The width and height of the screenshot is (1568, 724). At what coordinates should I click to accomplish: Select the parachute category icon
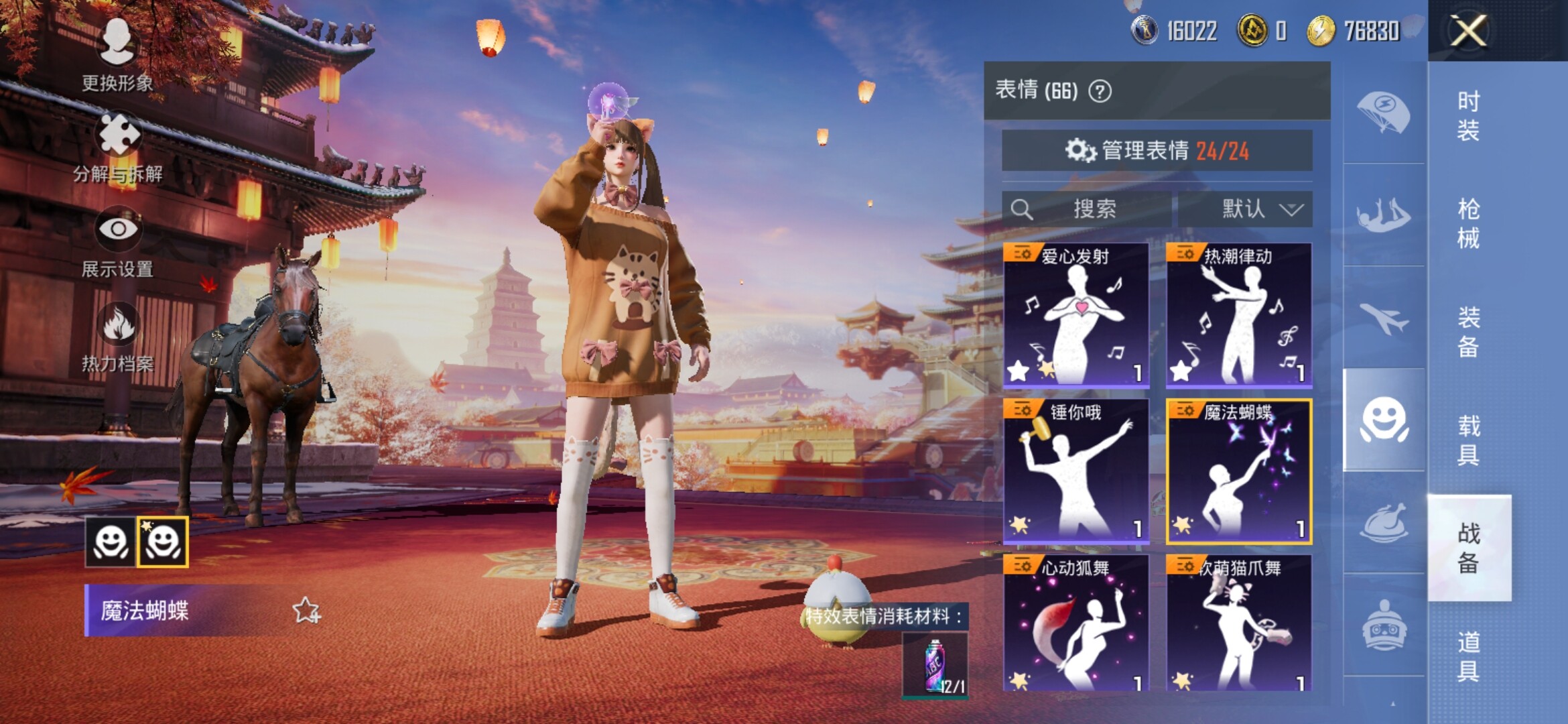(x=1383, y=113)
